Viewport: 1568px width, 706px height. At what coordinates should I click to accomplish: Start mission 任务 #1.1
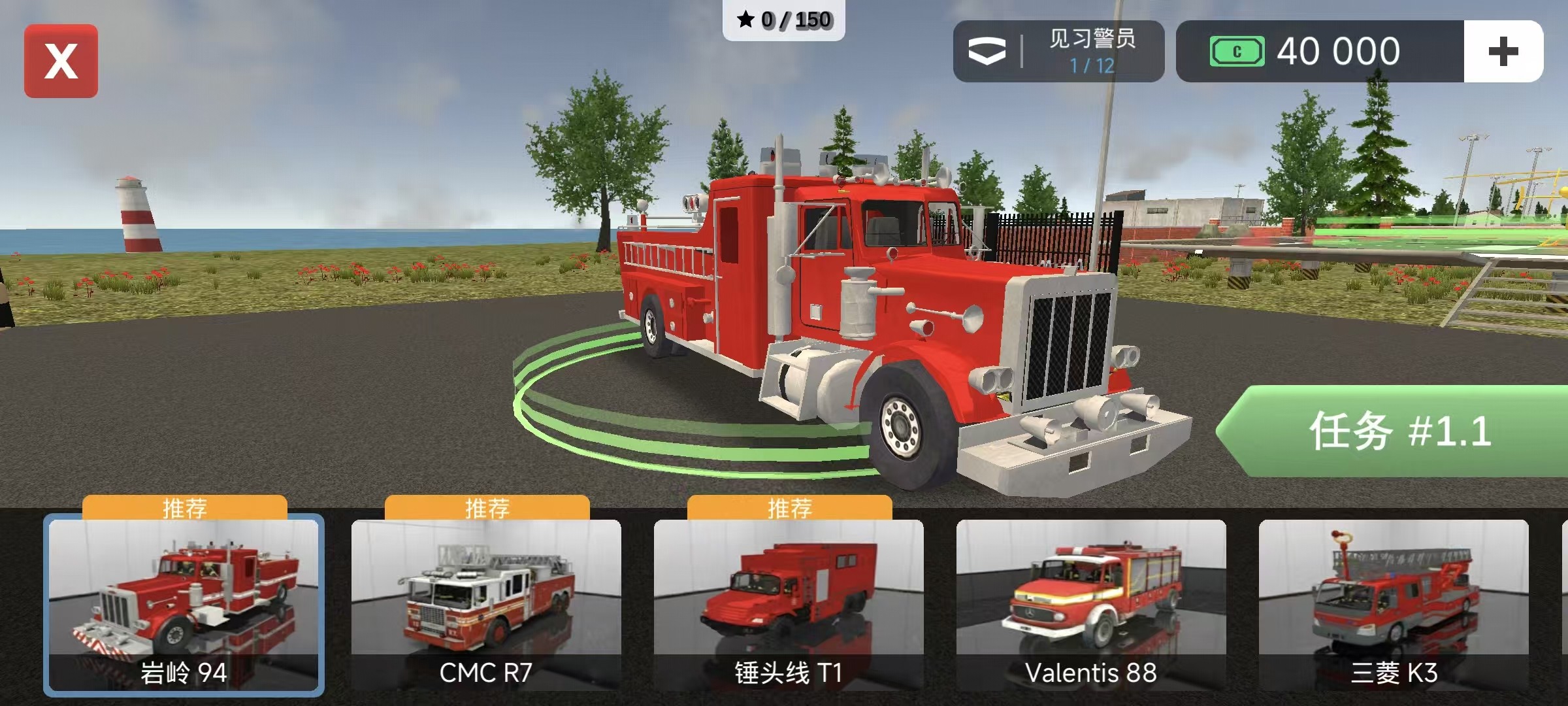1398,431
